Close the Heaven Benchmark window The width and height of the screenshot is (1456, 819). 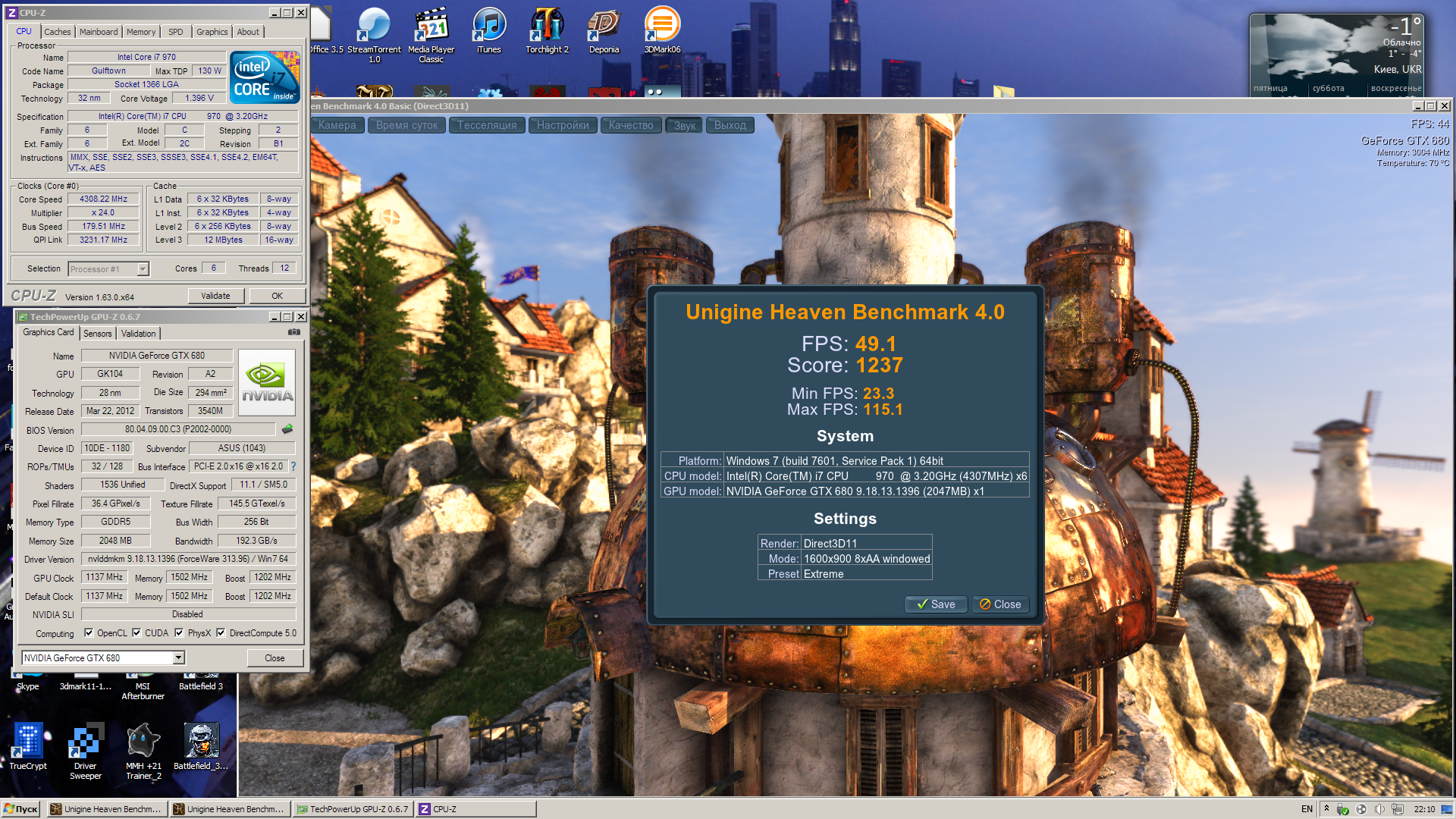click(1445, 106)
